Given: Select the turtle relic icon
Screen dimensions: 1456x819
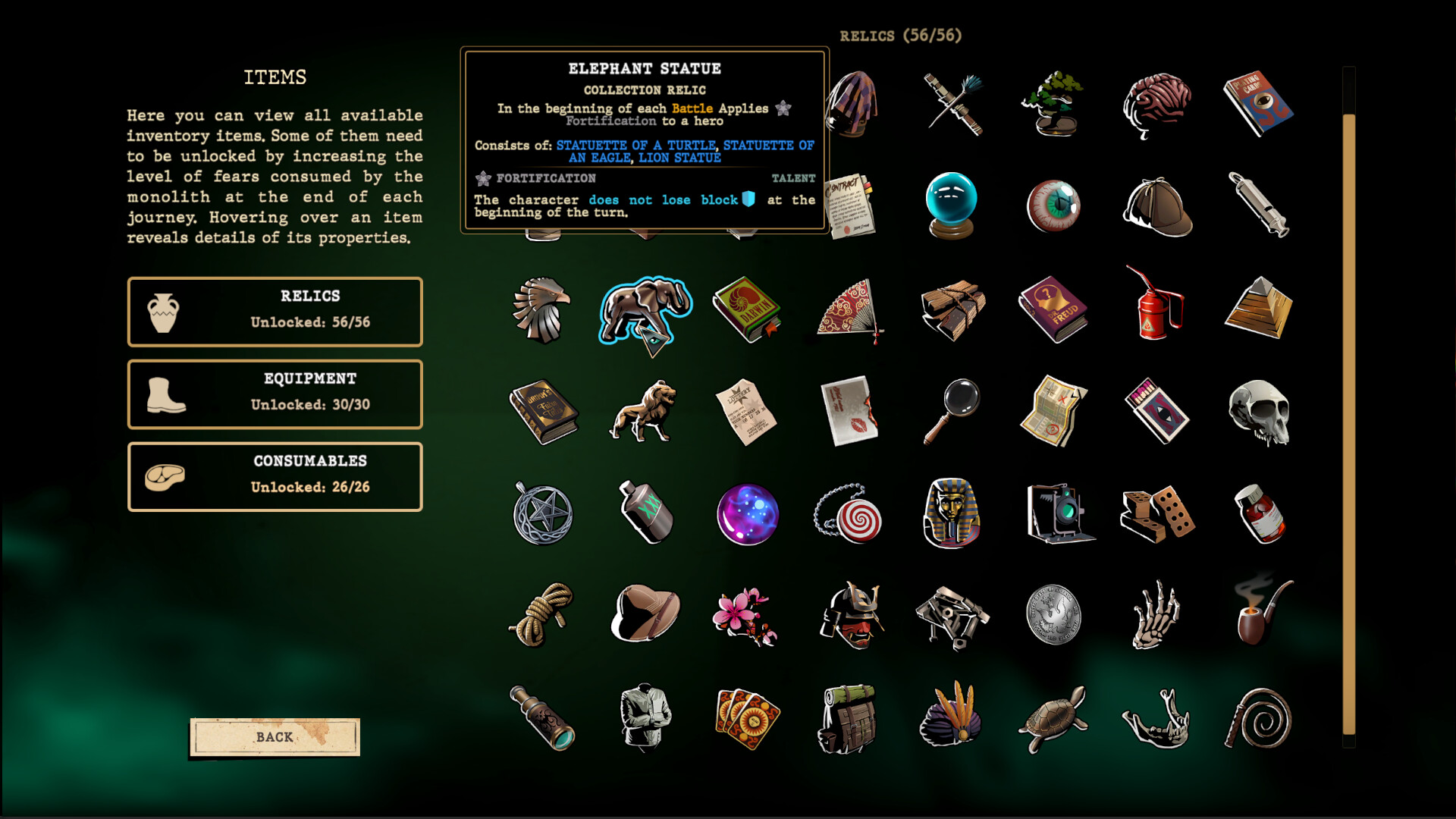Looking at the screenshot, I should [x=1054, y=718].
